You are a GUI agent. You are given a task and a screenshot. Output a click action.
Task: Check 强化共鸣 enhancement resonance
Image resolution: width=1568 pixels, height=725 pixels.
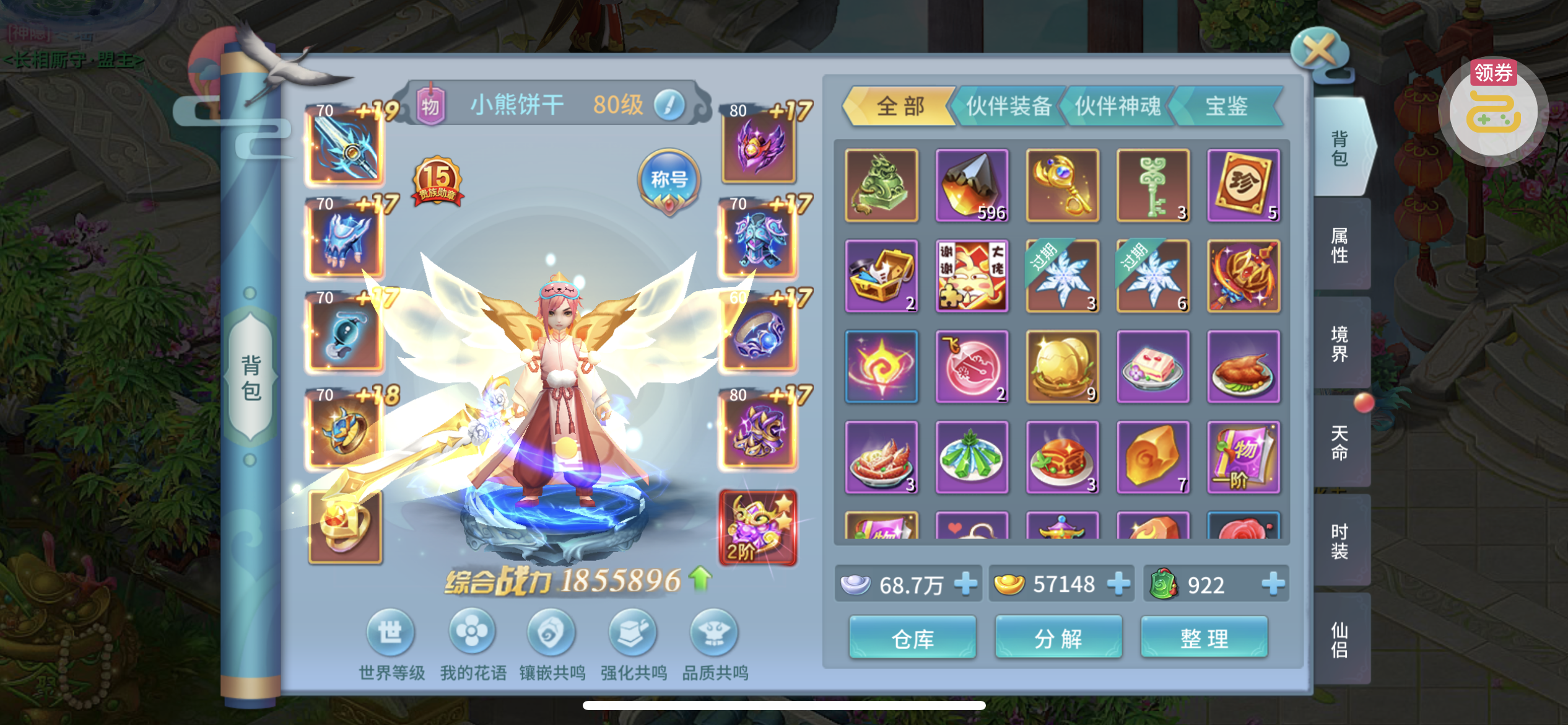pyautogui.click(x=633, y=633)
